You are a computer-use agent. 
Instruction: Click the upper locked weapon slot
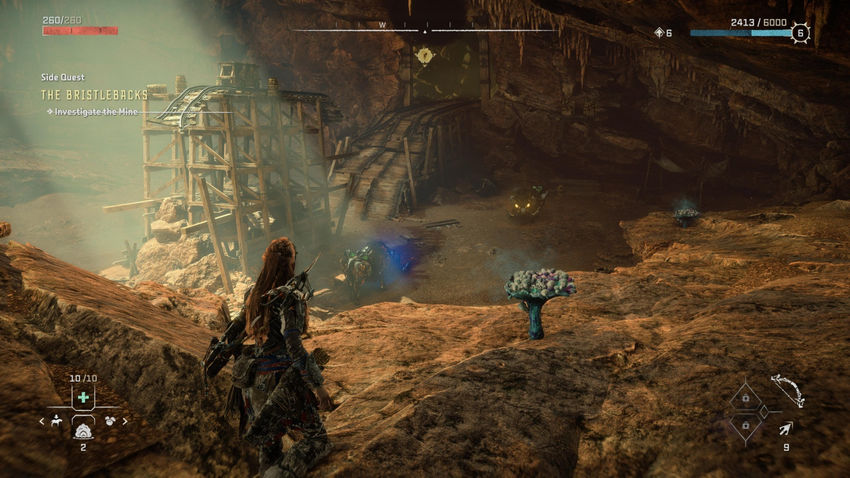click(x=743, y=398)
